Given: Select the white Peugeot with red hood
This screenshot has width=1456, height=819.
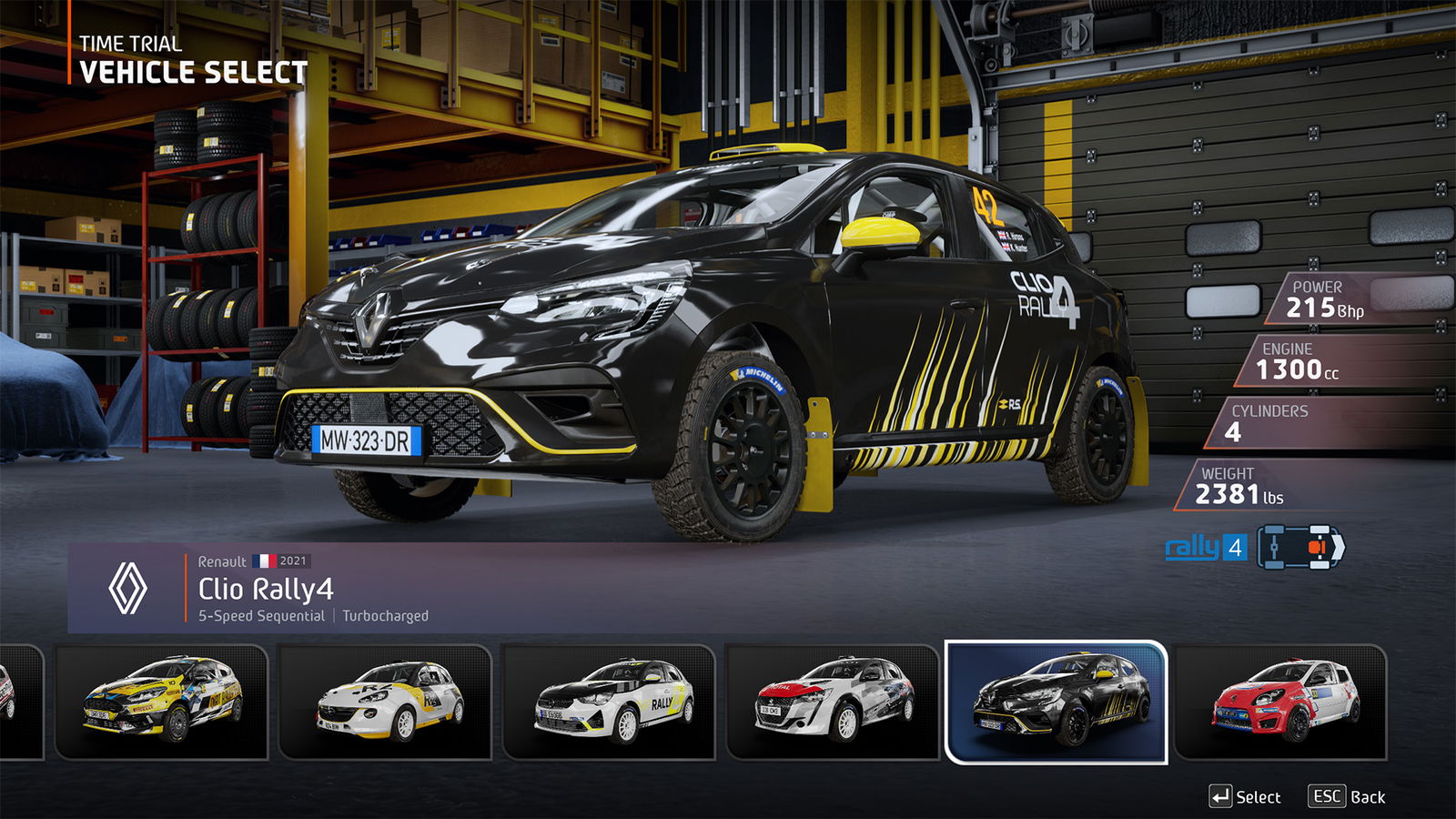Looking at the screenshot, I should click(x=833, y=701).
